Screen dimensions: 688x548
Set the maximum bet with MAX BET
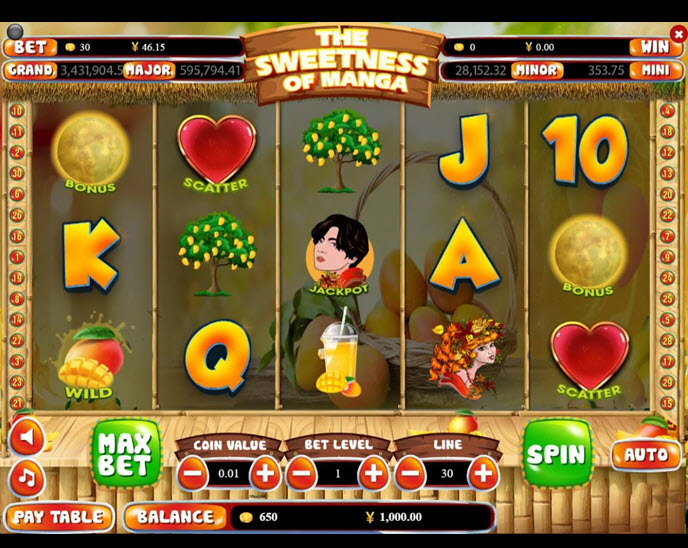(126, 454)
